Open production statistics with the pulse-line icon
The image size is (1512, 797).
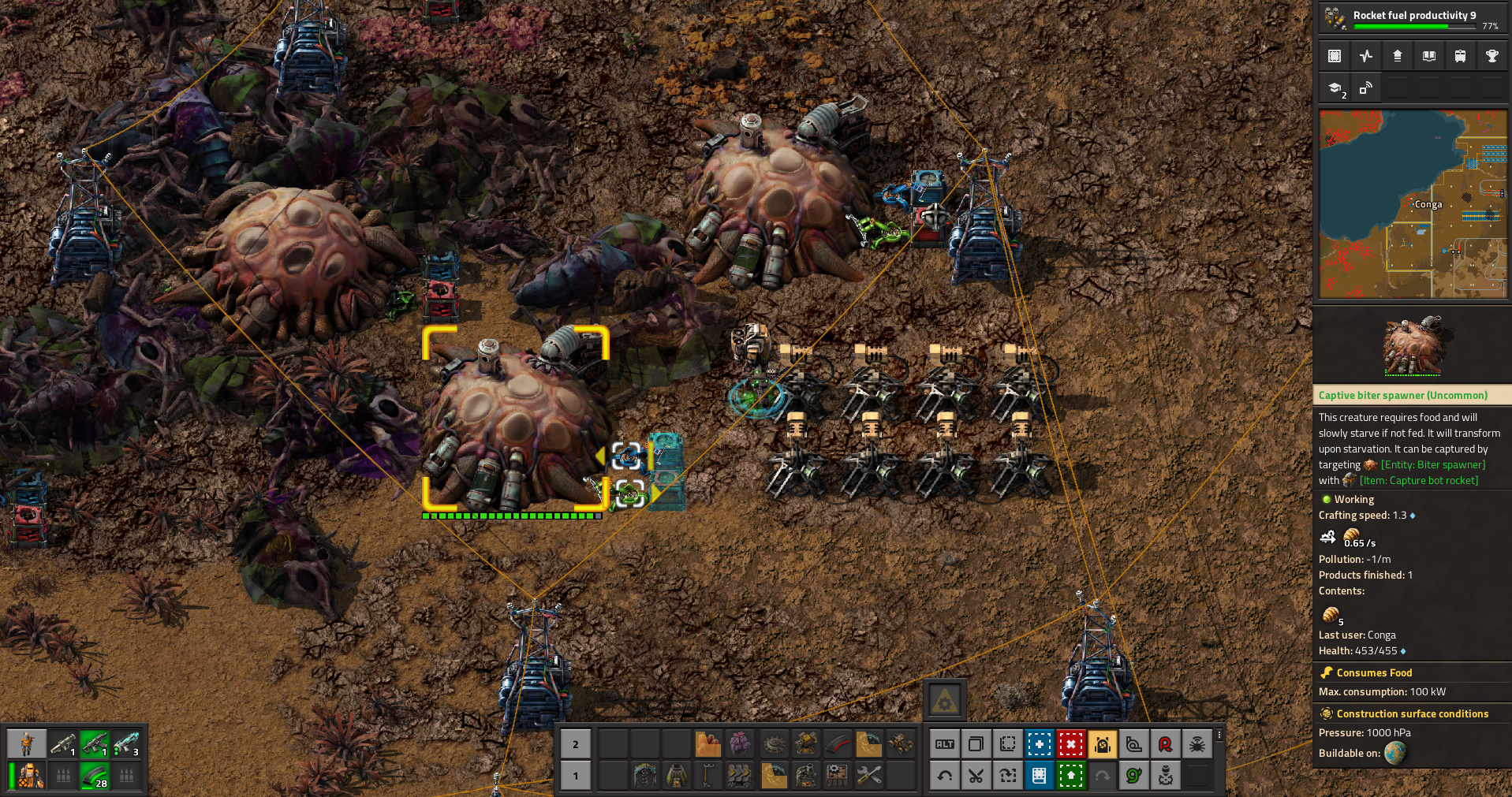click(1366, 56)
